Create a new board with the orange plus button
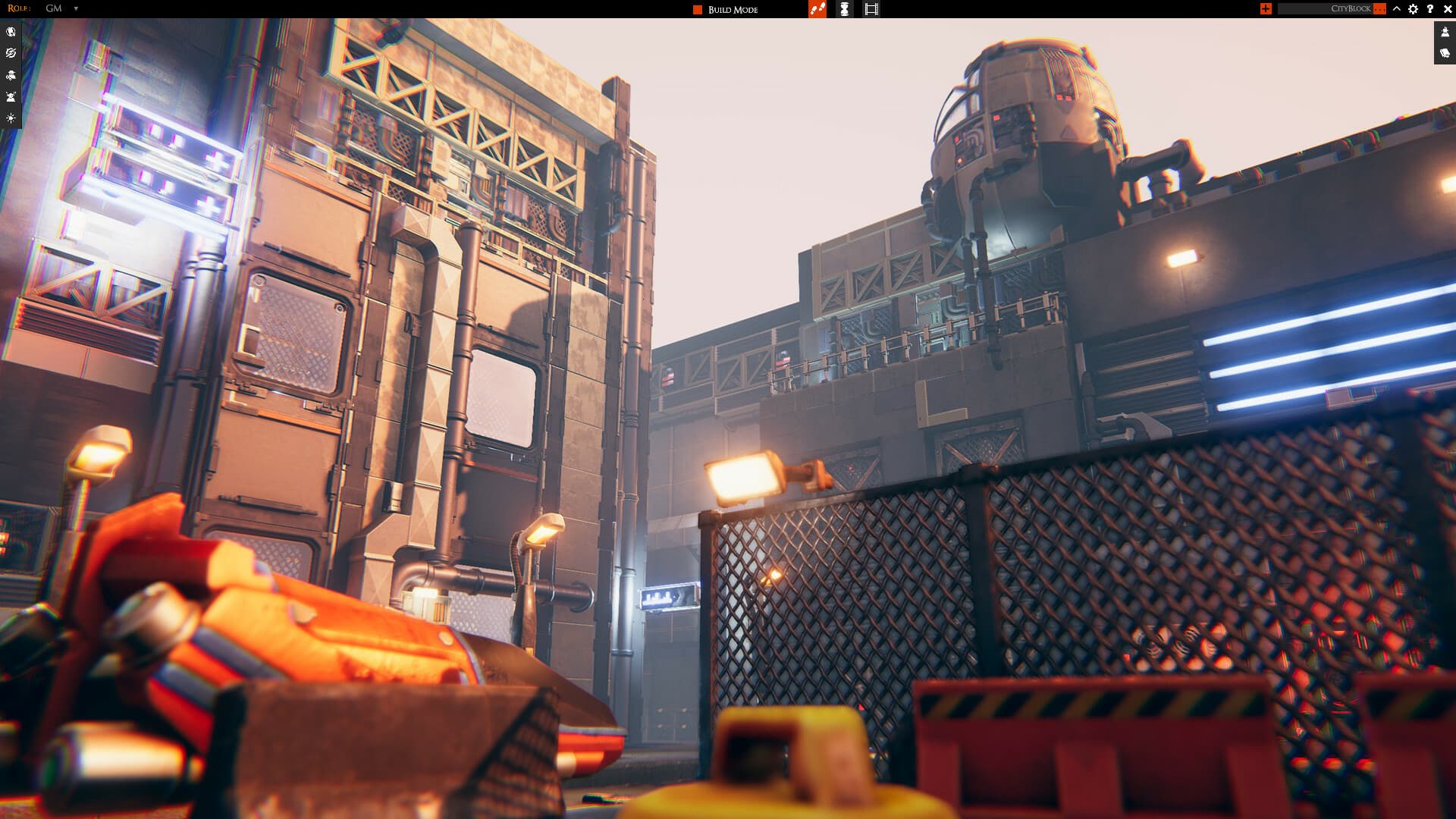 click(x=1265, y=9)
